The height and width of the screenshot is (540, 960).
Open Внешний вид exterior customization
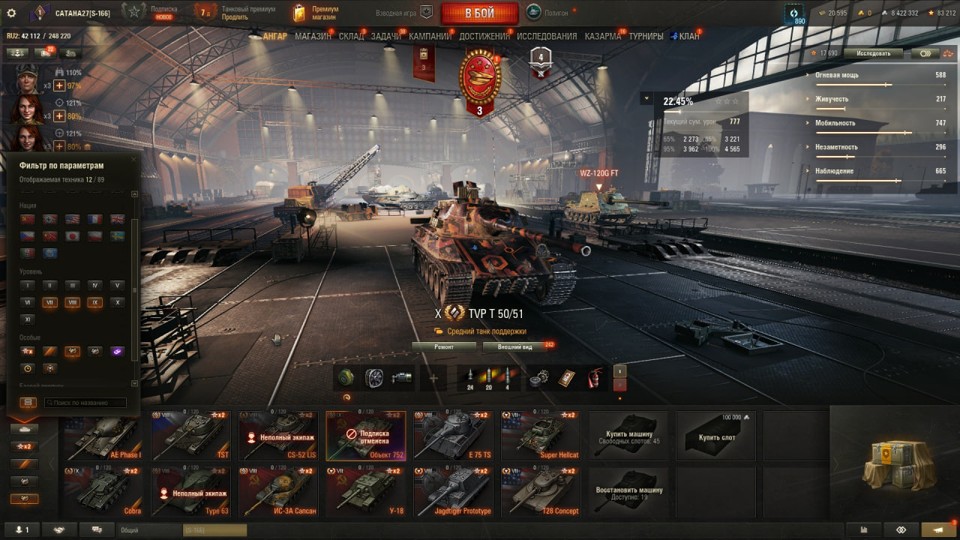pos(514,346)
